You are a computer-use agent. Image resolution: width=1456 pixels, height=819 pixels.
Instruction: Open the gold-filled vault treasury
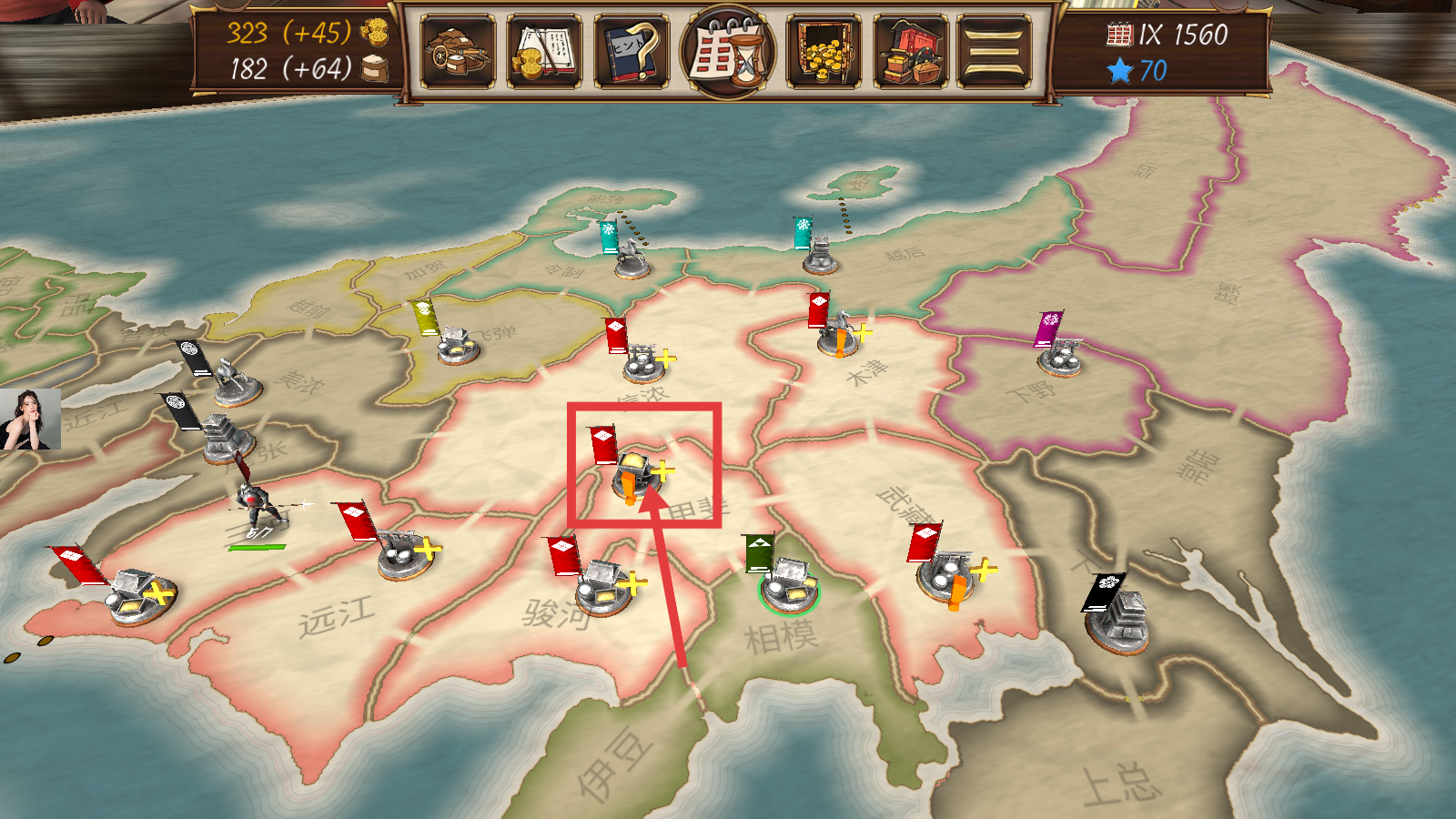click(x=824, y=52)
